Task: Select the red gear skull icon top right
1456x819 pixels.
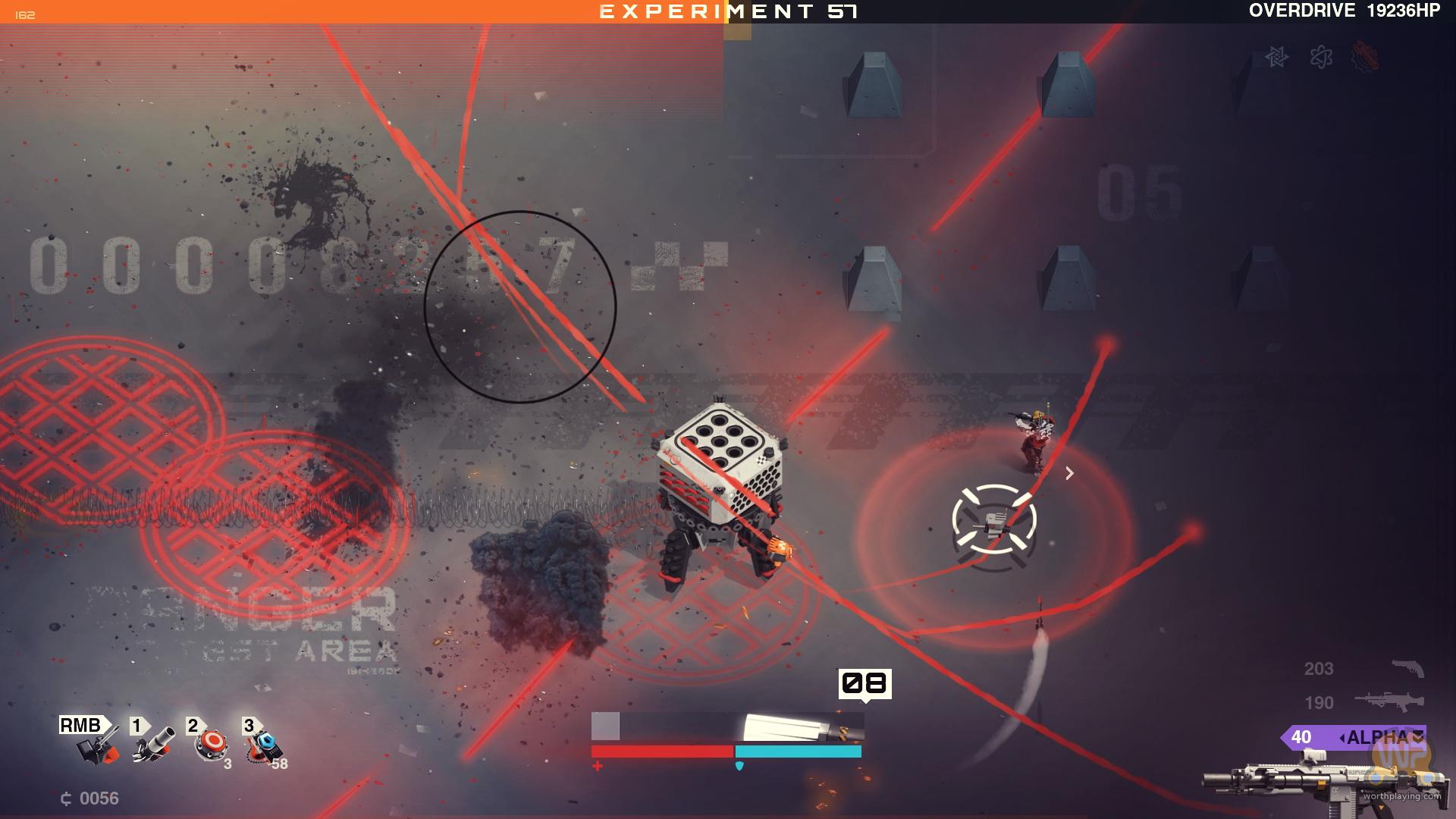Action: [1363, 58]
